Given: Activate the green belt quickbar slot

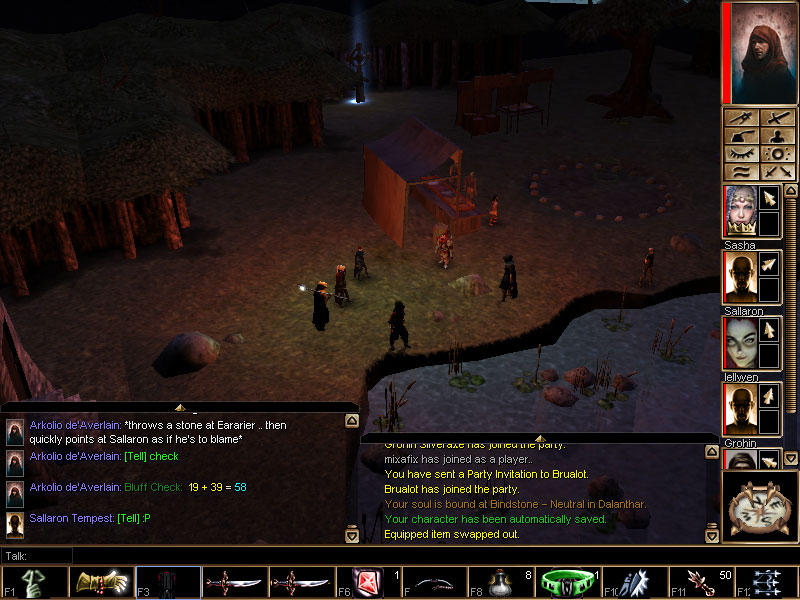Looking at the screenshot, I should 565,582.
